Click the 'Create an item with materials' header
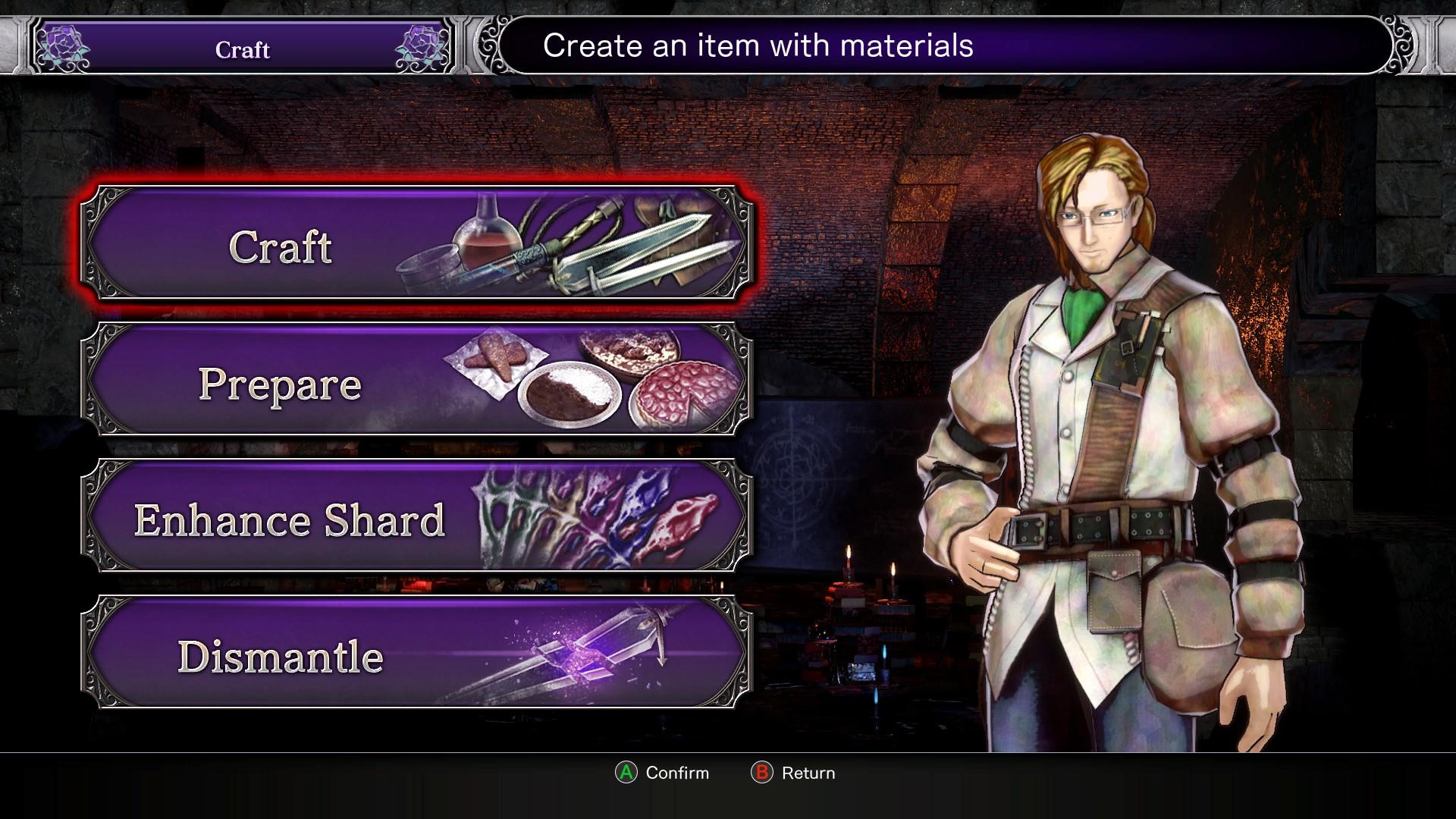Screen dimensions: 1456x819 757,45
